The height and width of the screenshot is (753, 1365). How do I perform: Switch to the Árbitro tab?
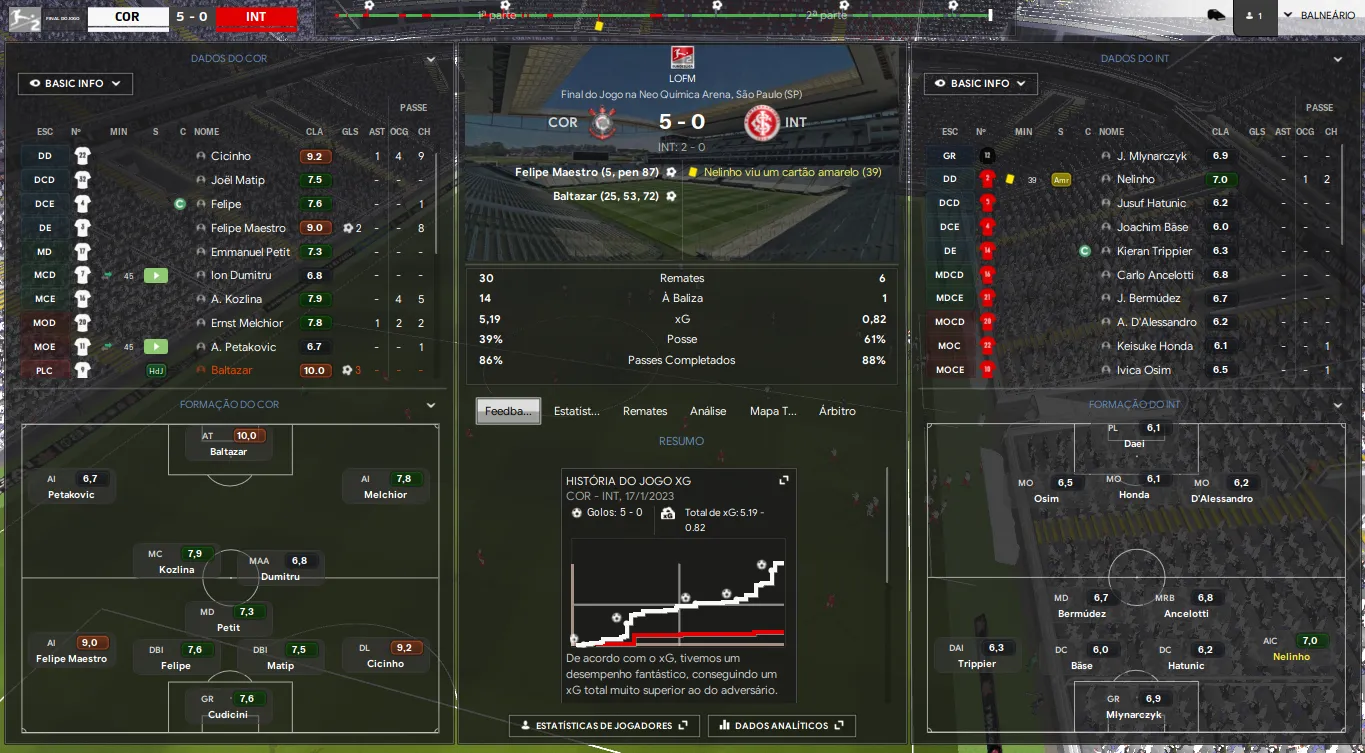837,411
